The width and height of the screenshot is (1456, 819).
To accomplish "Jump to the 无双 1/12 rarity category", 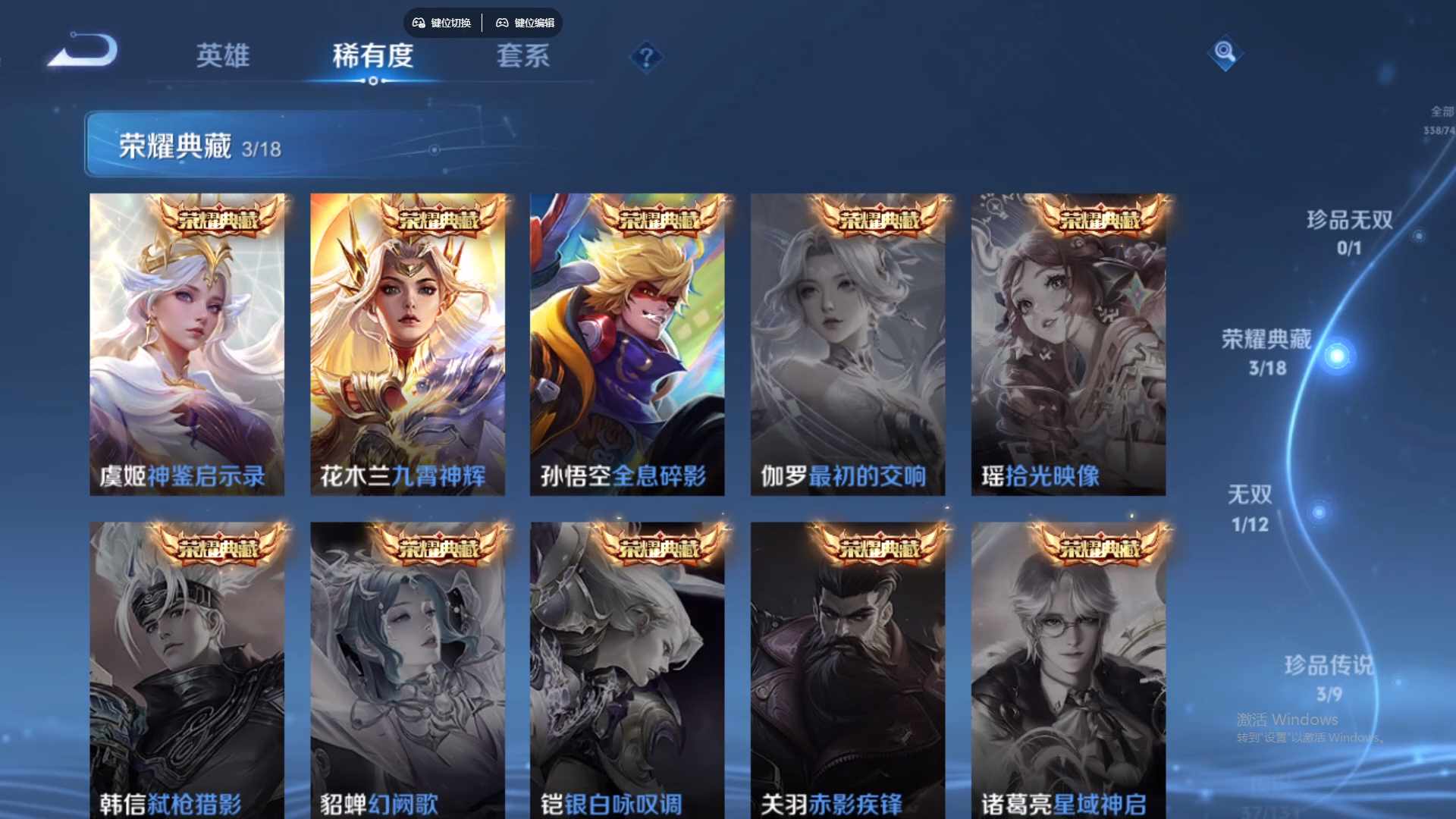I will pyautogui.click(x=1250, y=508).
